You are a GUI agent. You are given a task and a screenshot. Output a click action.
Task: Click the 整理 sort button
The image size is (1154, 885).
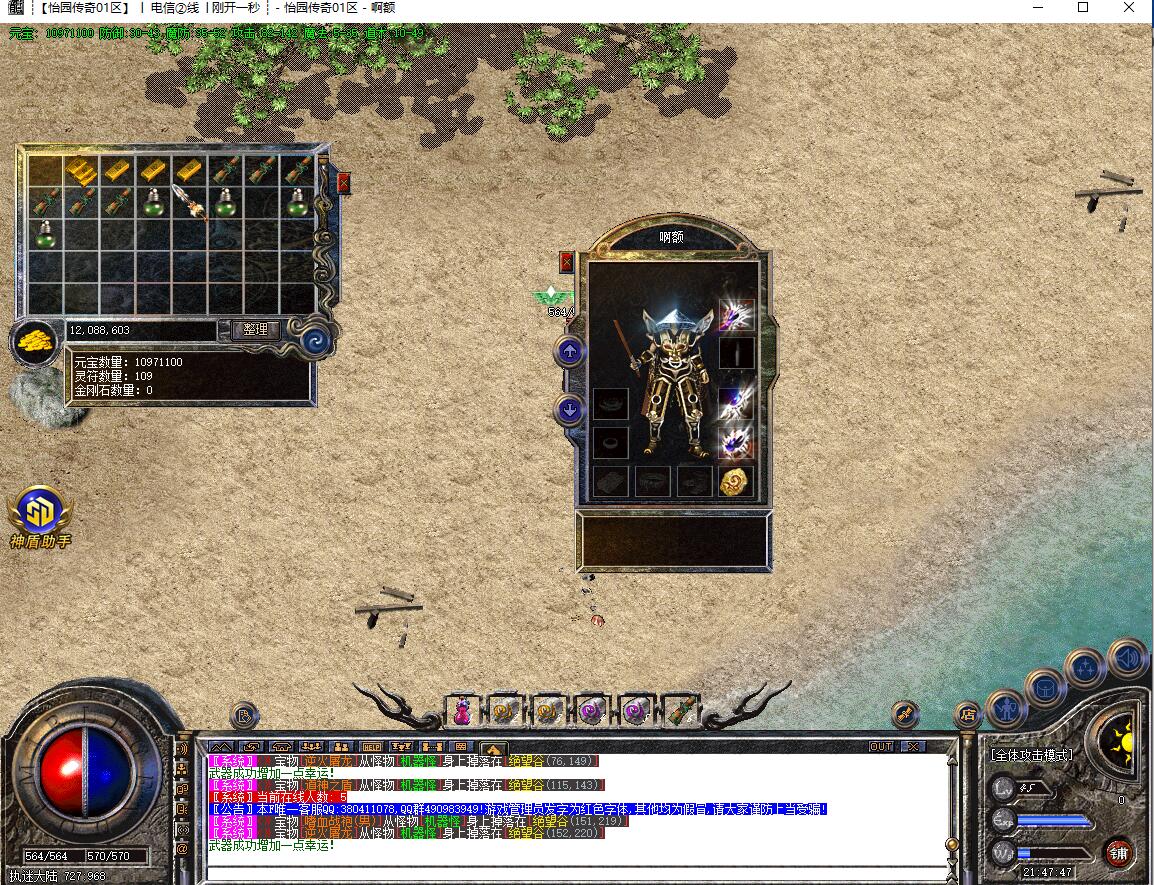255,329
